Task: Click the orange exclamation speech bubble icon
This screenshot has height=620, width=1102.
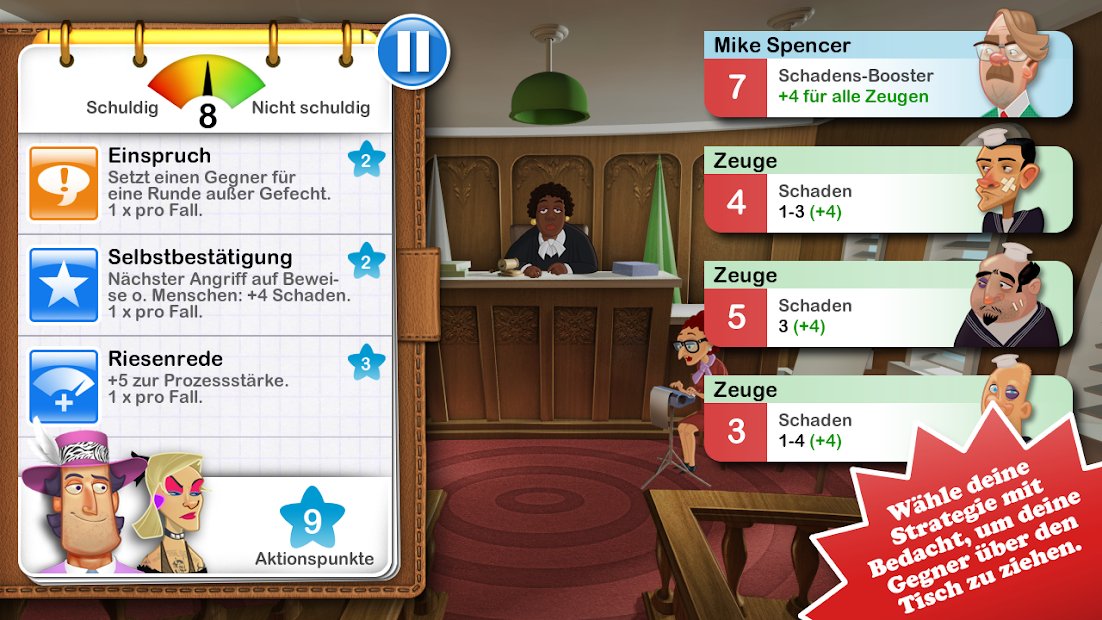Action: [x=64, y=183]
